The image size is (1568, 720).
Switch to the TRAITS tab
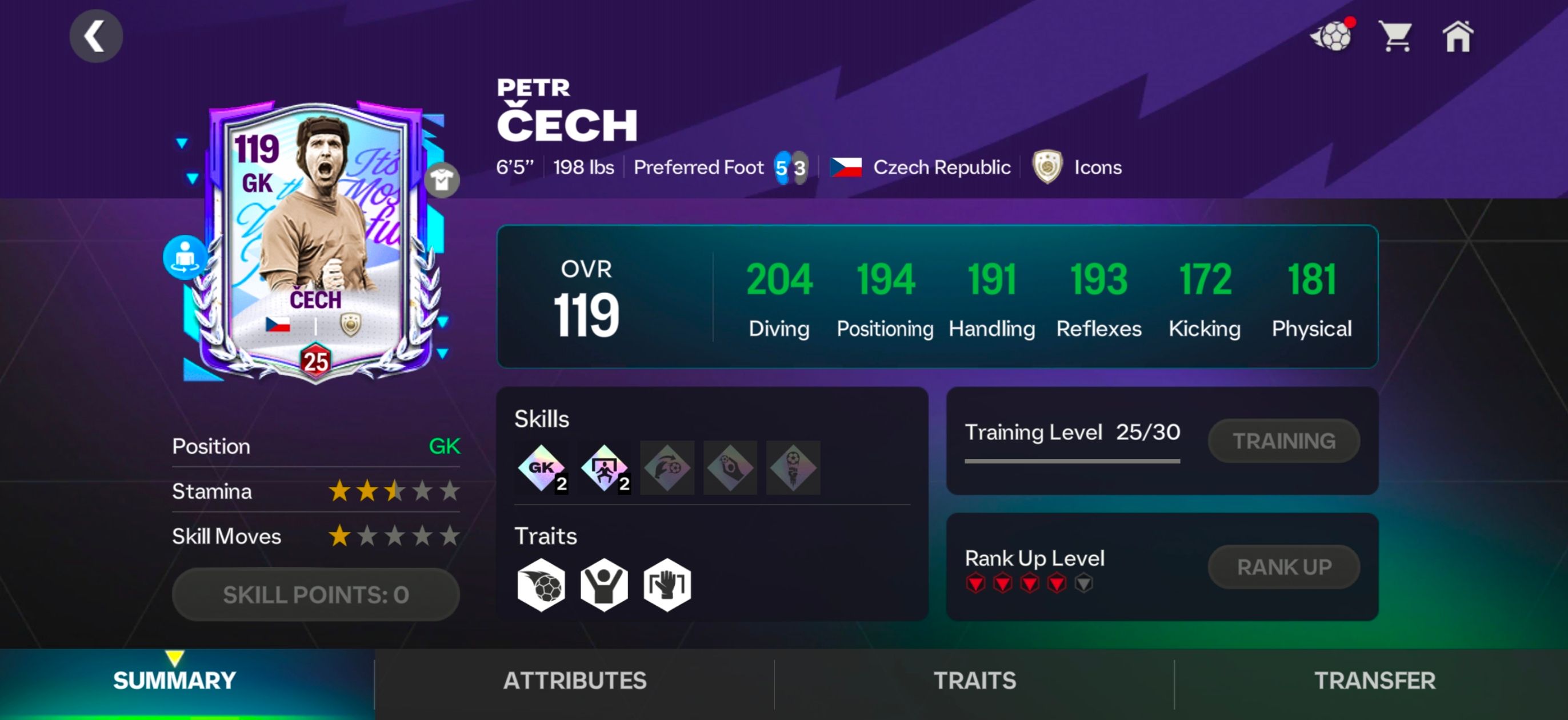974,680
